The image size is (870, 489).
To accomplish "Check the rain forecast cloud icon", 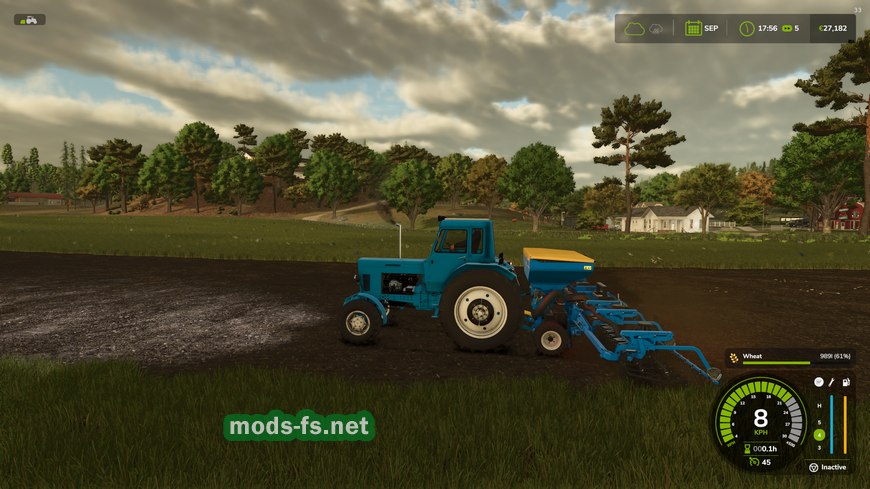I will tap(657, 28).
